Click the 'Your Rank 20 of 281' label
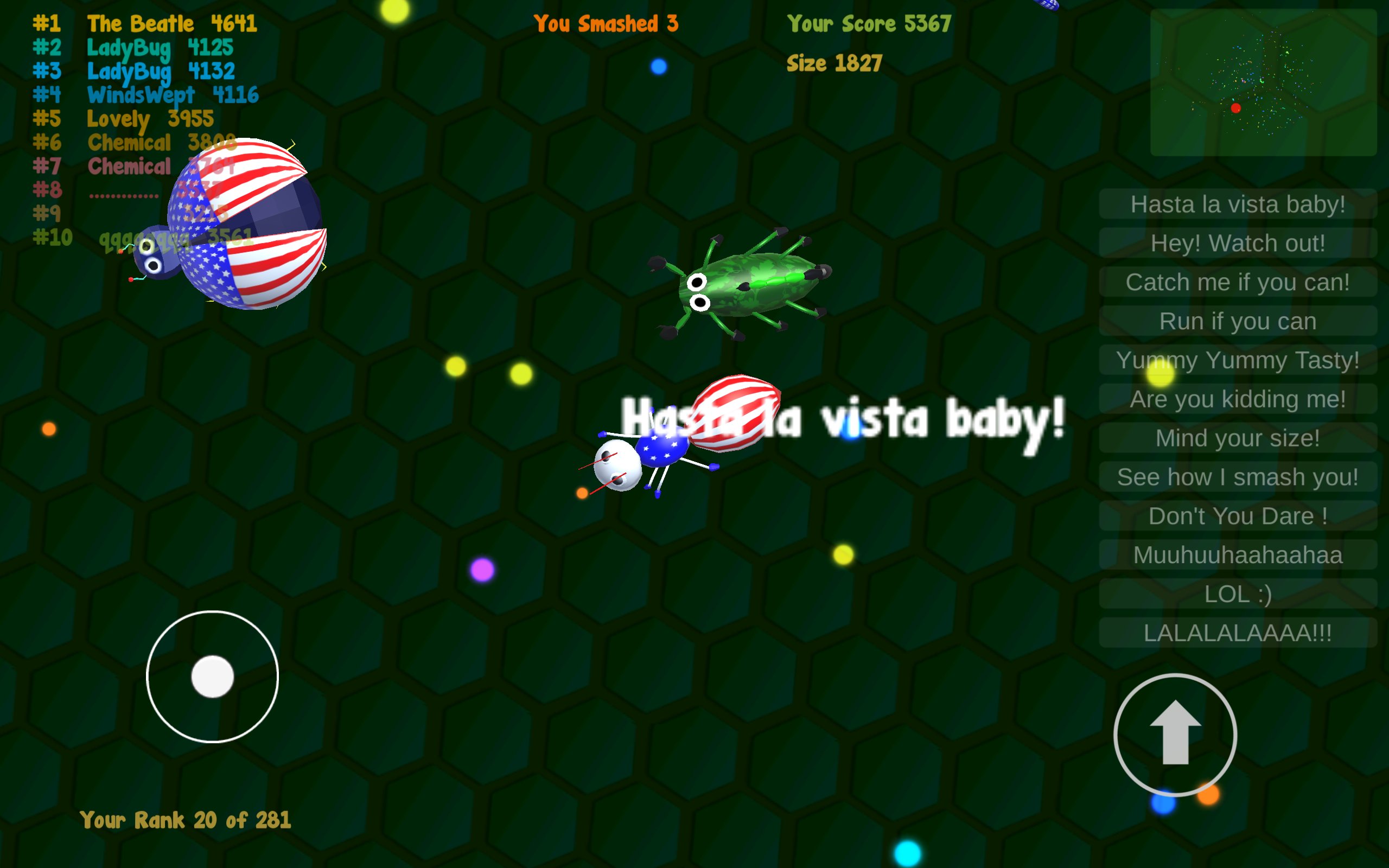The width and height of the screenshot is (1389, 868). [x=186, y=820]
